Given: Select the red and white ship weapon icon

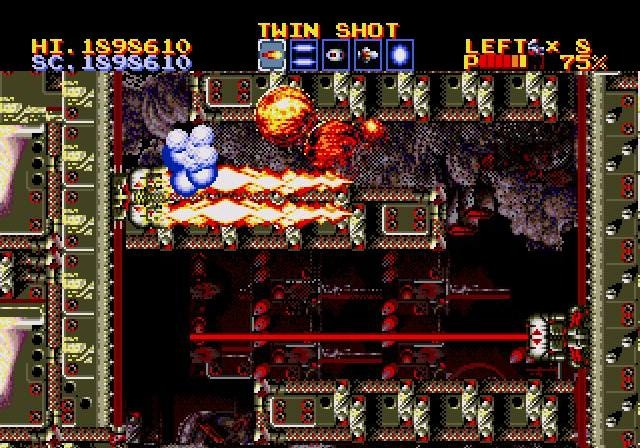Looking at the screenshot, I should [368, 55].
